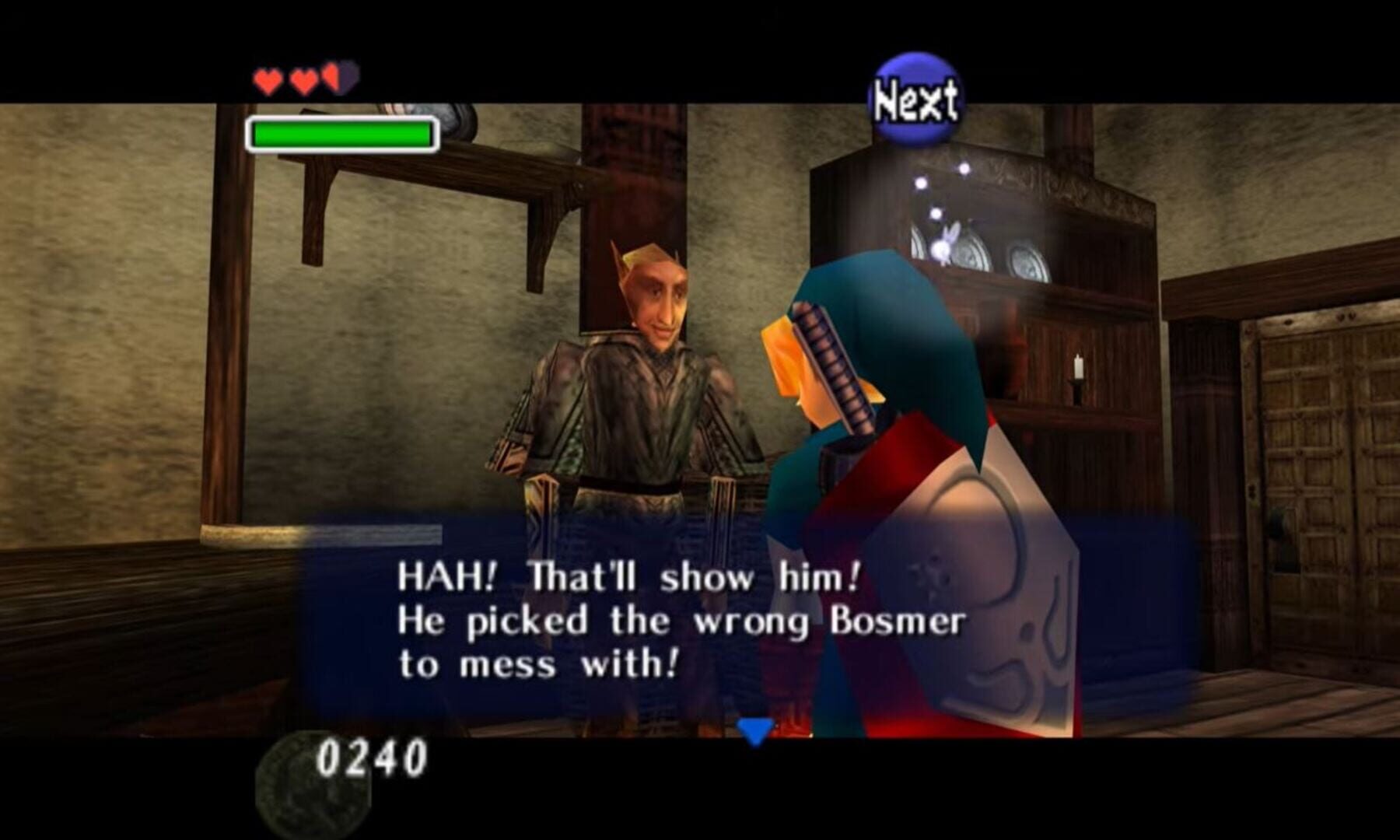Click the second heart in the health meter
Viewport: 1400px width, 840px height.
(x=303, y=80)
